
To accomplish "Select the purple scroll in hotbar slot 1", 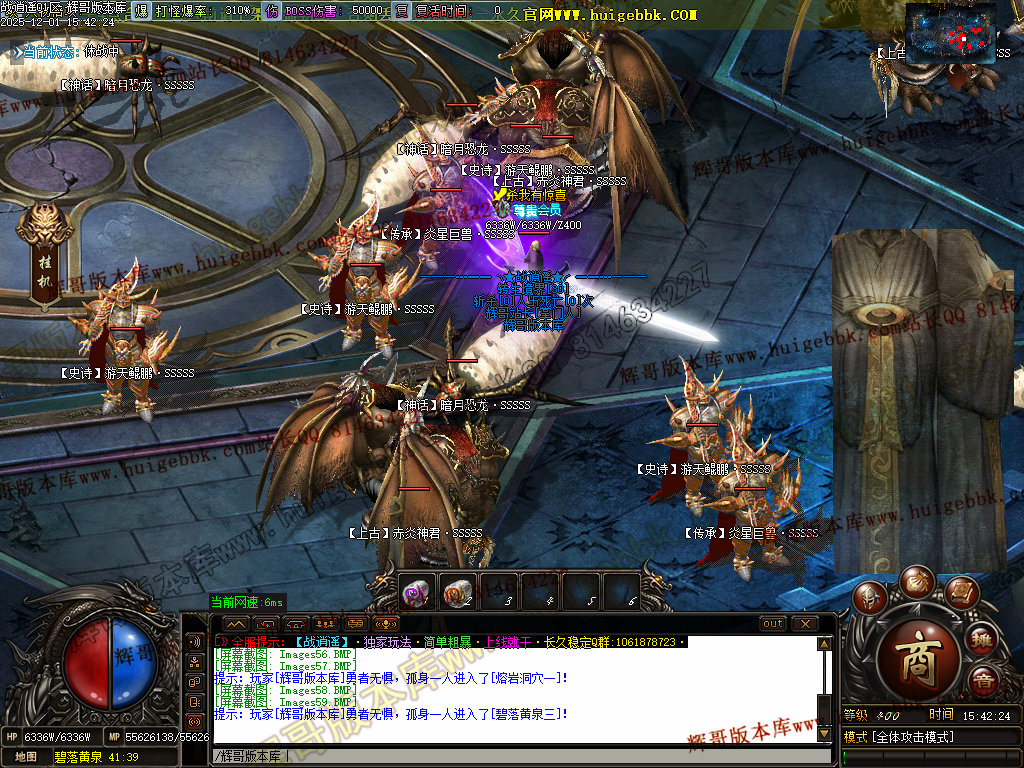I will tap(417, 593).
